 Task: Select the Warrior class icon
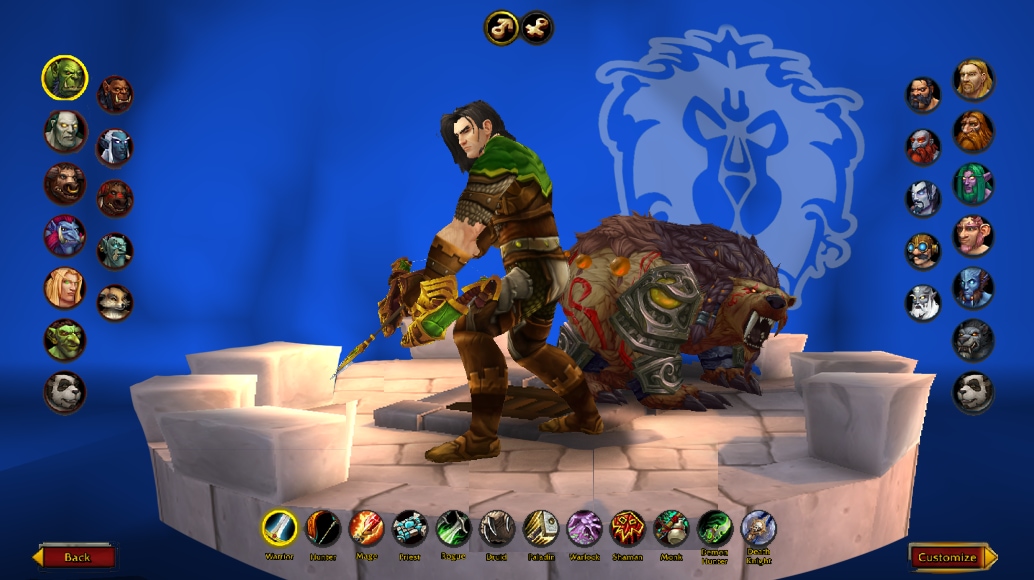tap(280, 527)
